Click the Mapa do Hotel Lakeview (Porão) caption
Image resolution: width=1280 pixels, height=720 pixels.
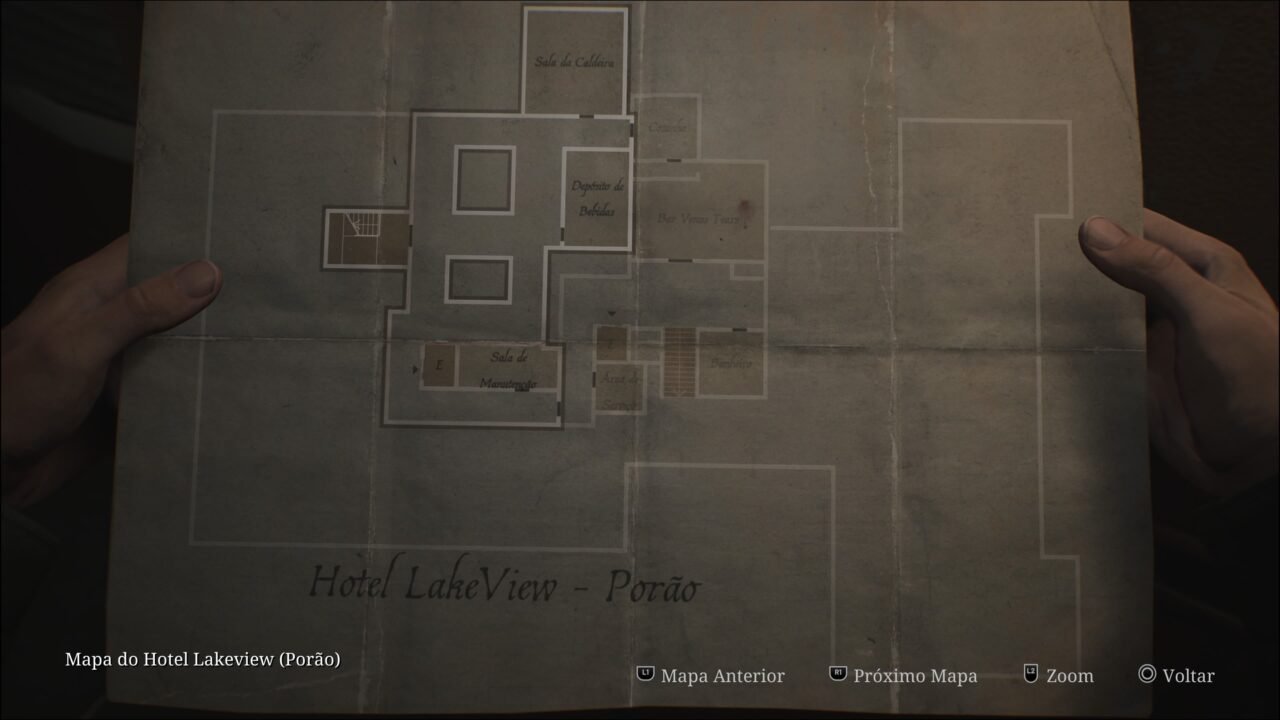[202, 659]
